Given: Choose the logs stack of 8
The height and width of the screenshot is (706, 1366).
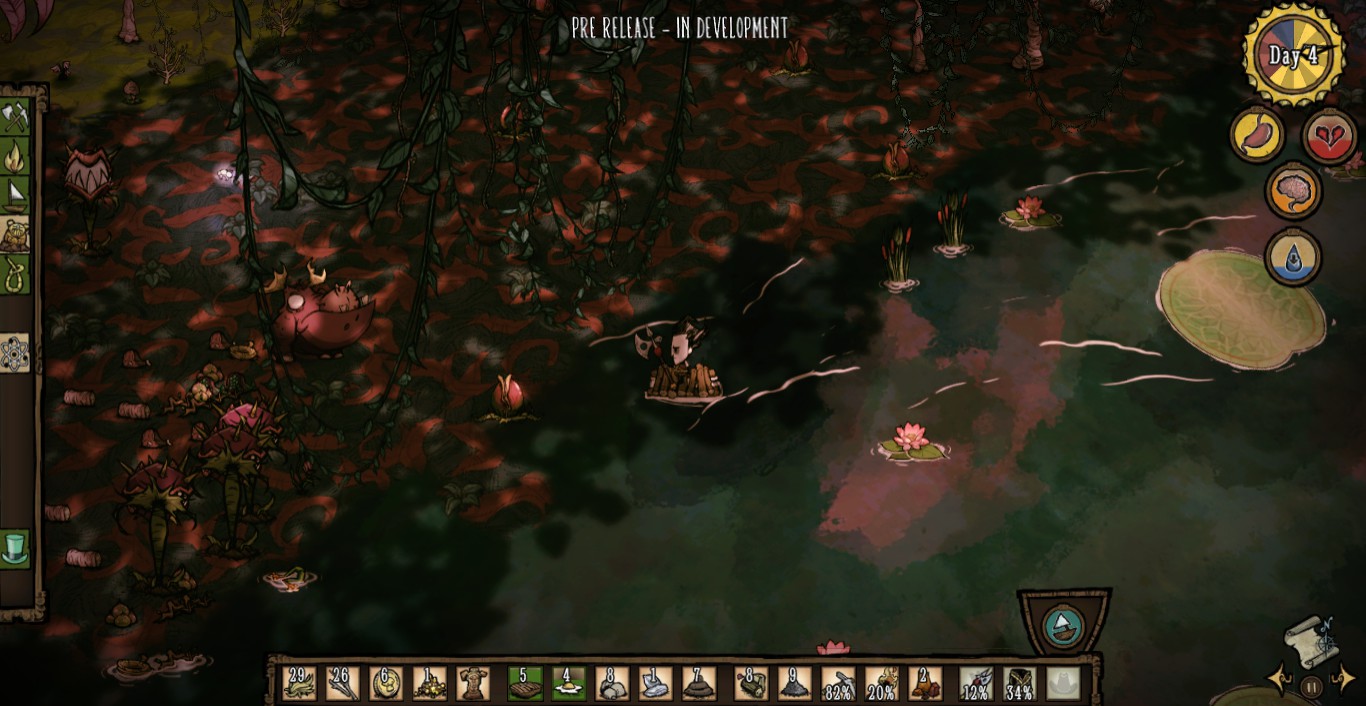Looking at the screenshot, I should [750, 683].
